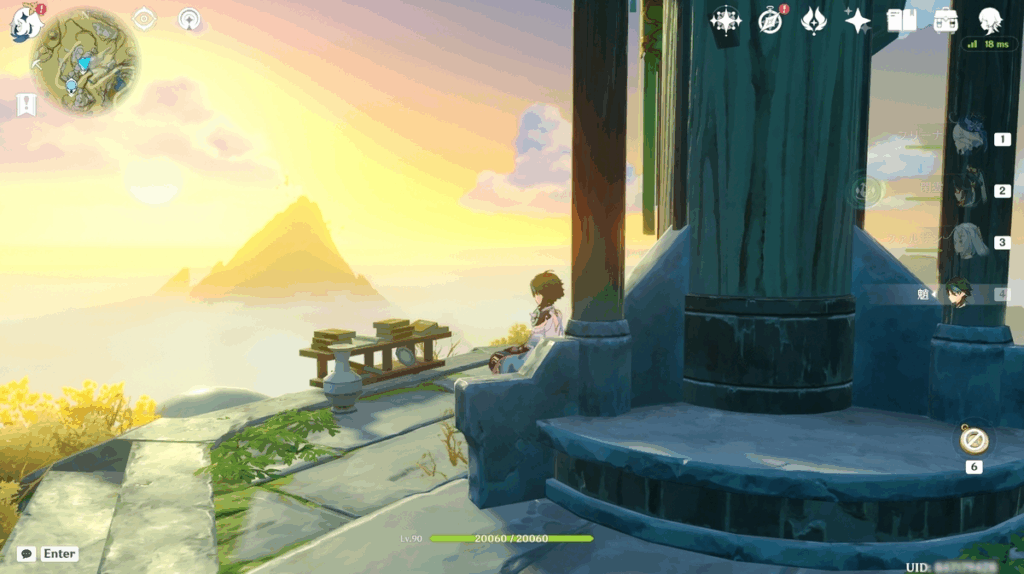Open the quest bookmark icon
Screen dimensions: 1024x574
point(26,104)
